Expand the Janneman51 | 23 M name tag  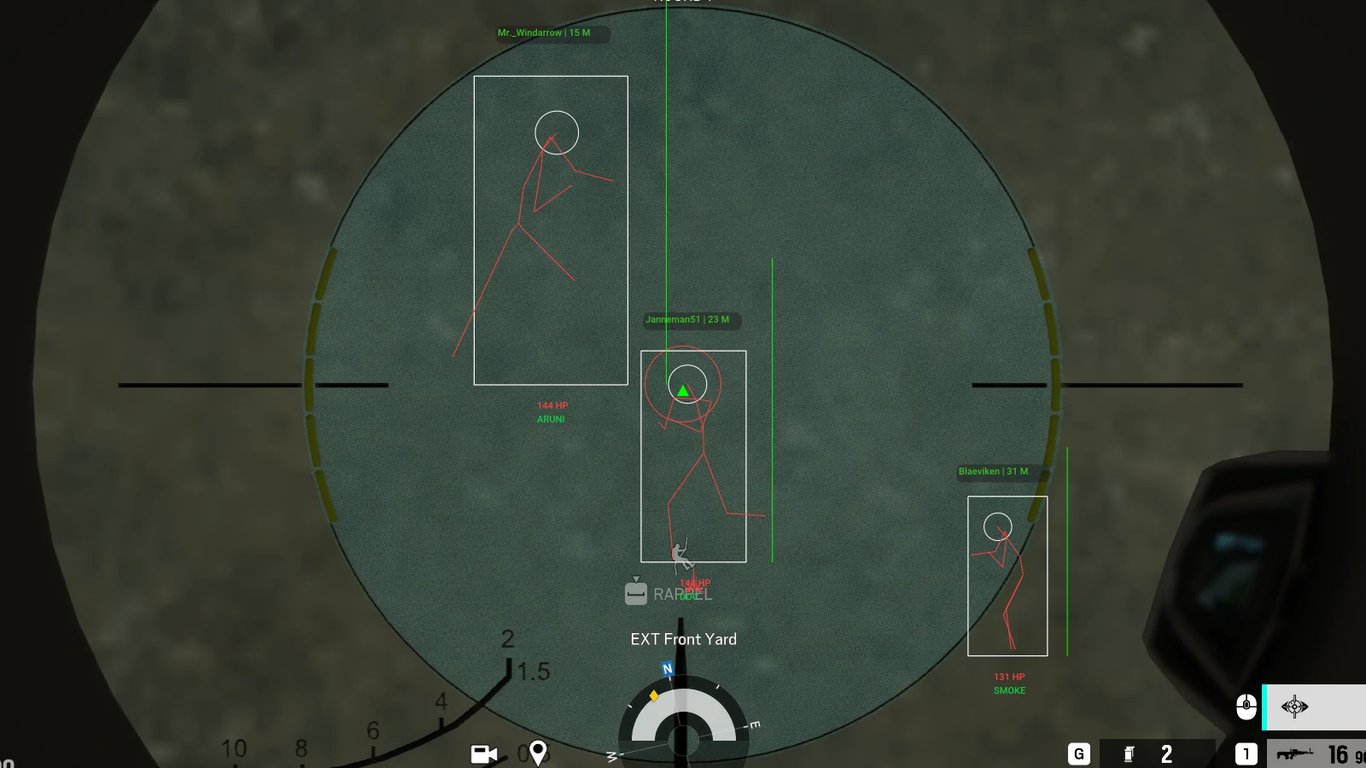(687, 320)
